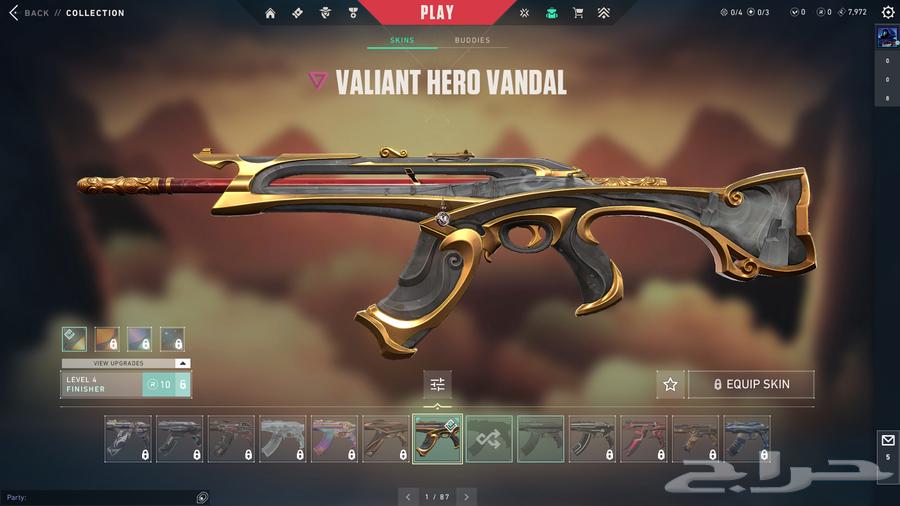Select the highlighted Valiant Hero Vandal thumbnail

[437, 439]
